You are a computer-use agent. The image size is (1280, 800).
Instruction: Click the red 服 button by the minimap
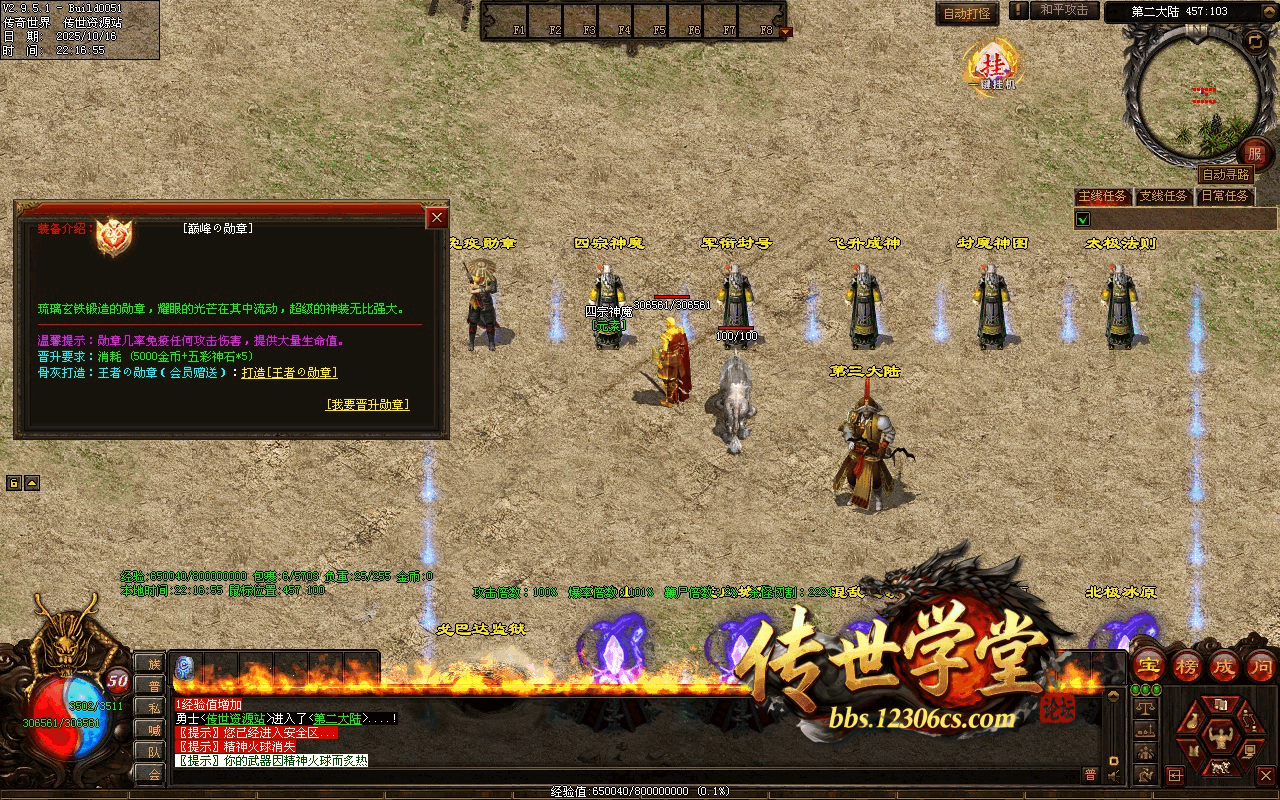tap(1255, 154)
